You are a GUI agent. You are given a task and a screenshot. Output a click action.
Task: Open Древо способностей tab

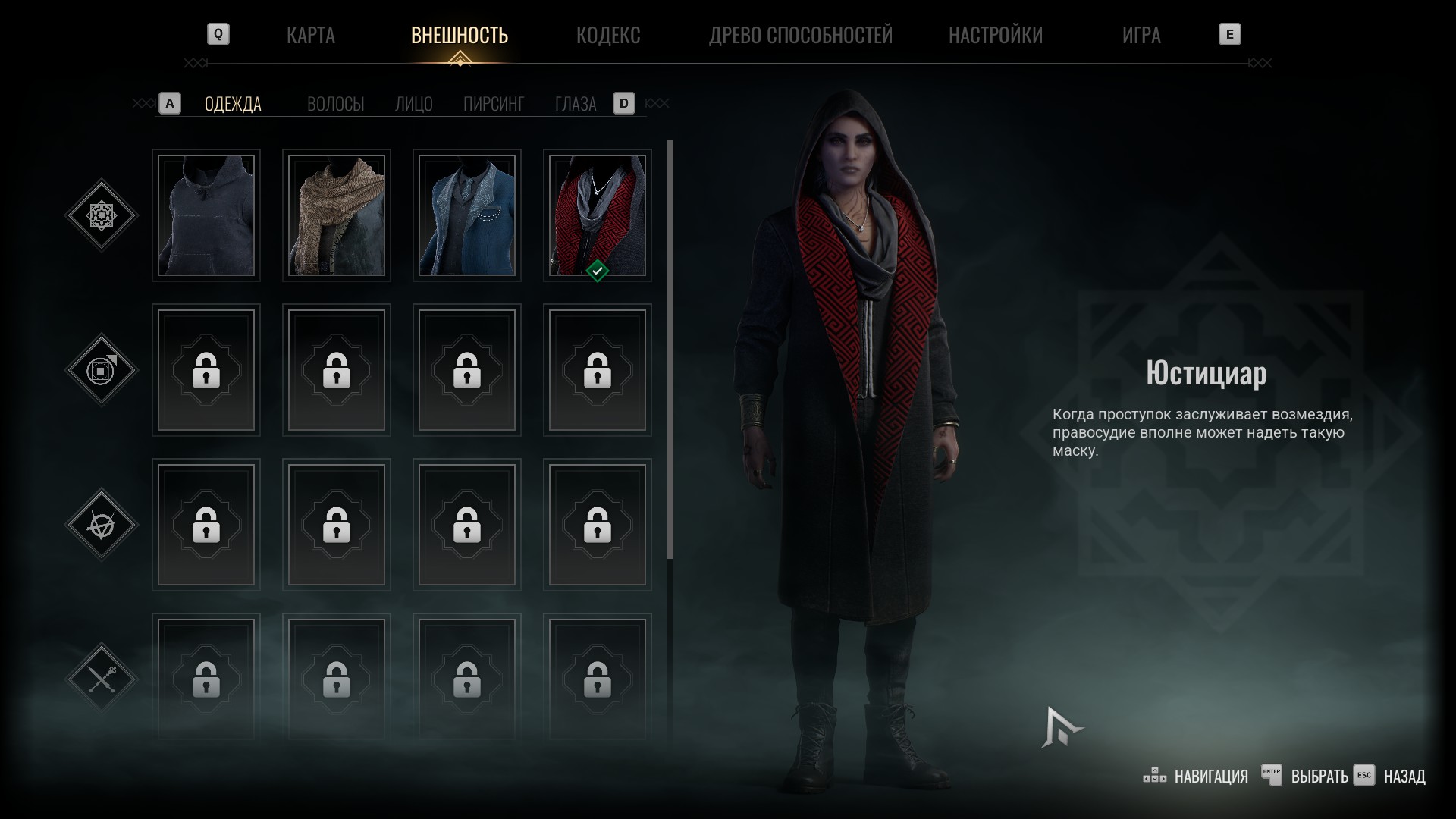(800, 35)
